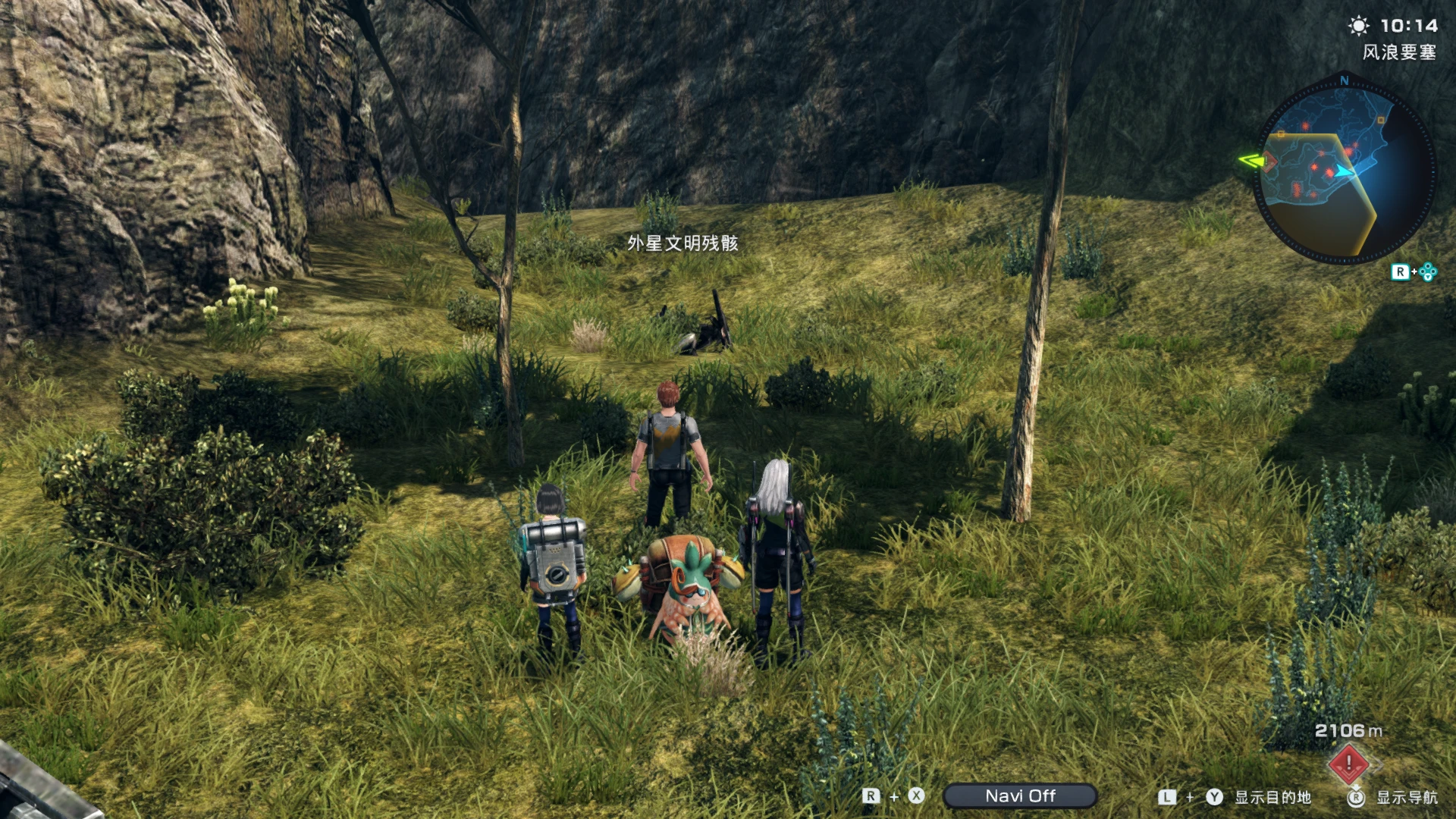Toggle route guidance via 显示导航

point(1407,798)
